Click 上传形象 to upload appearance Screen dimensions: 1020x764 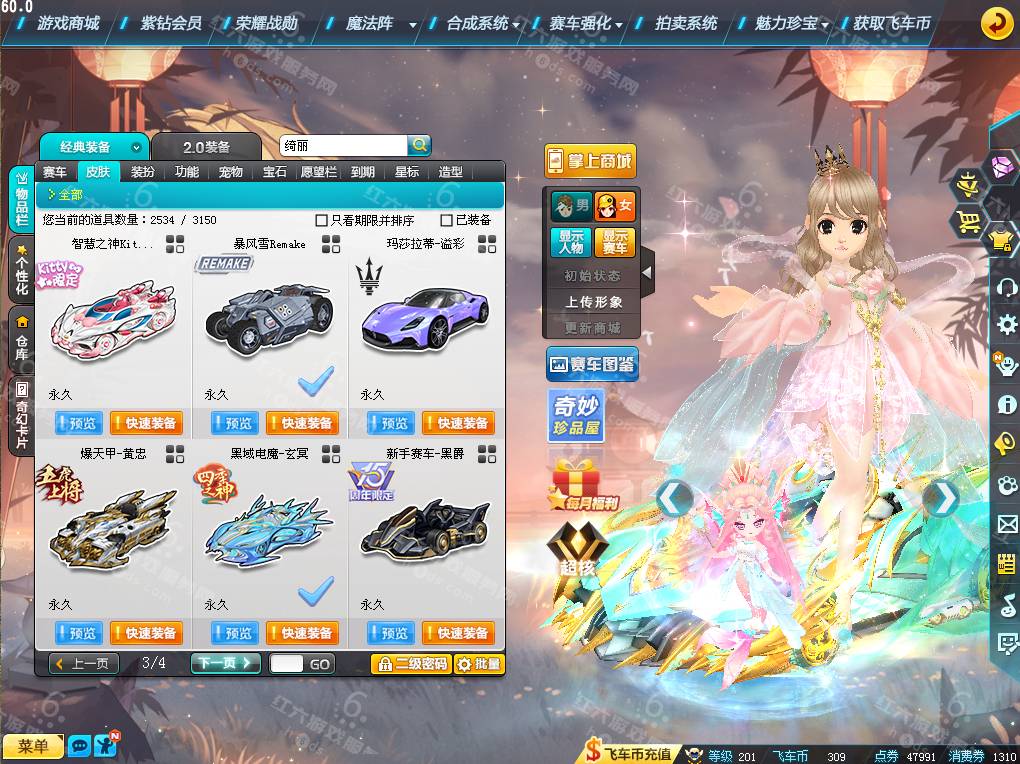(593, 301)
